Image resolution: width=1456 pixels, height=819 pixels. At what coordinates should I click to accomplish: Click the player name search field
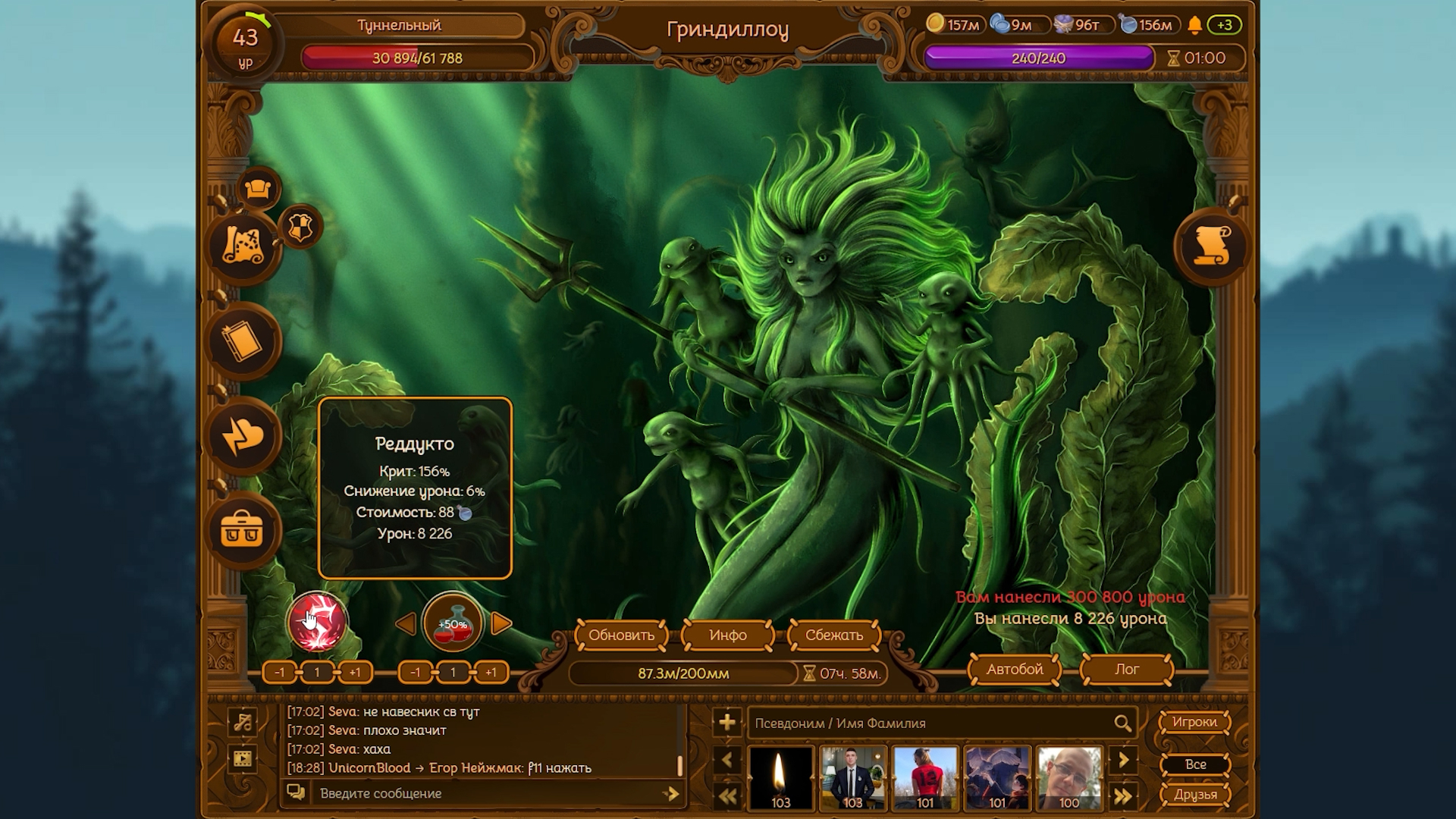point(929,723)
